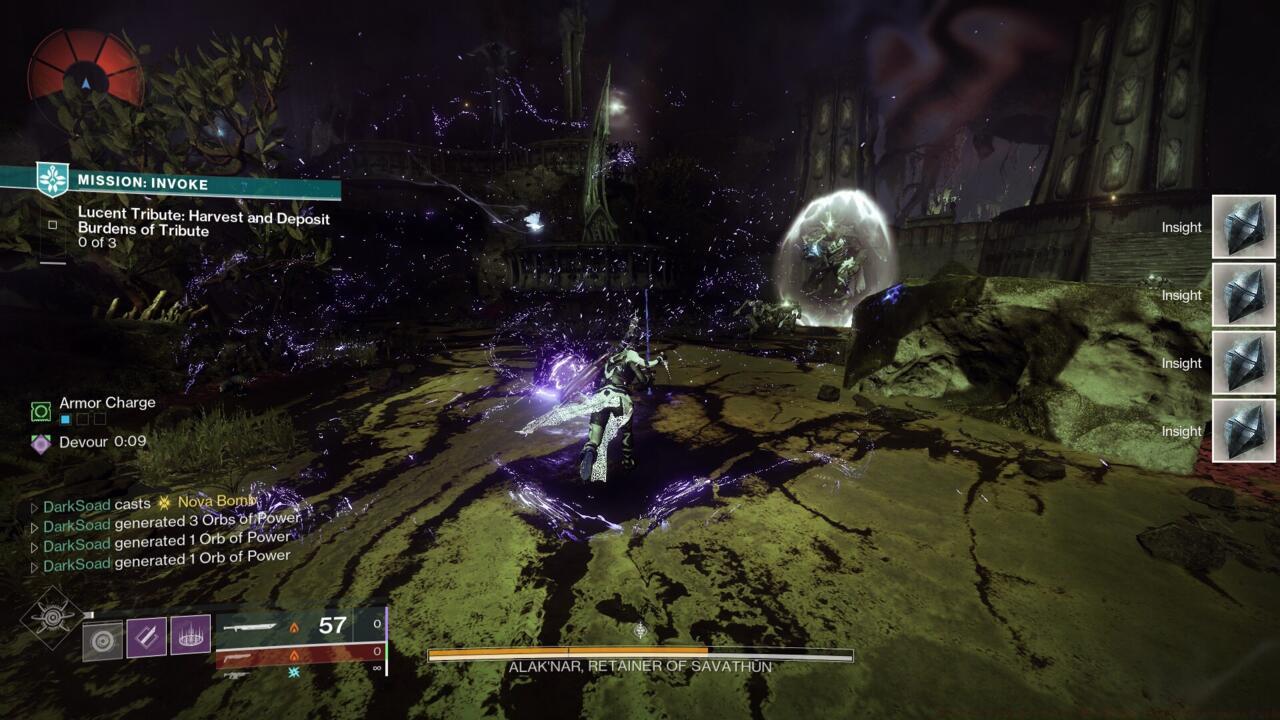Click the Devour buff icon

[x=41, y=442]
